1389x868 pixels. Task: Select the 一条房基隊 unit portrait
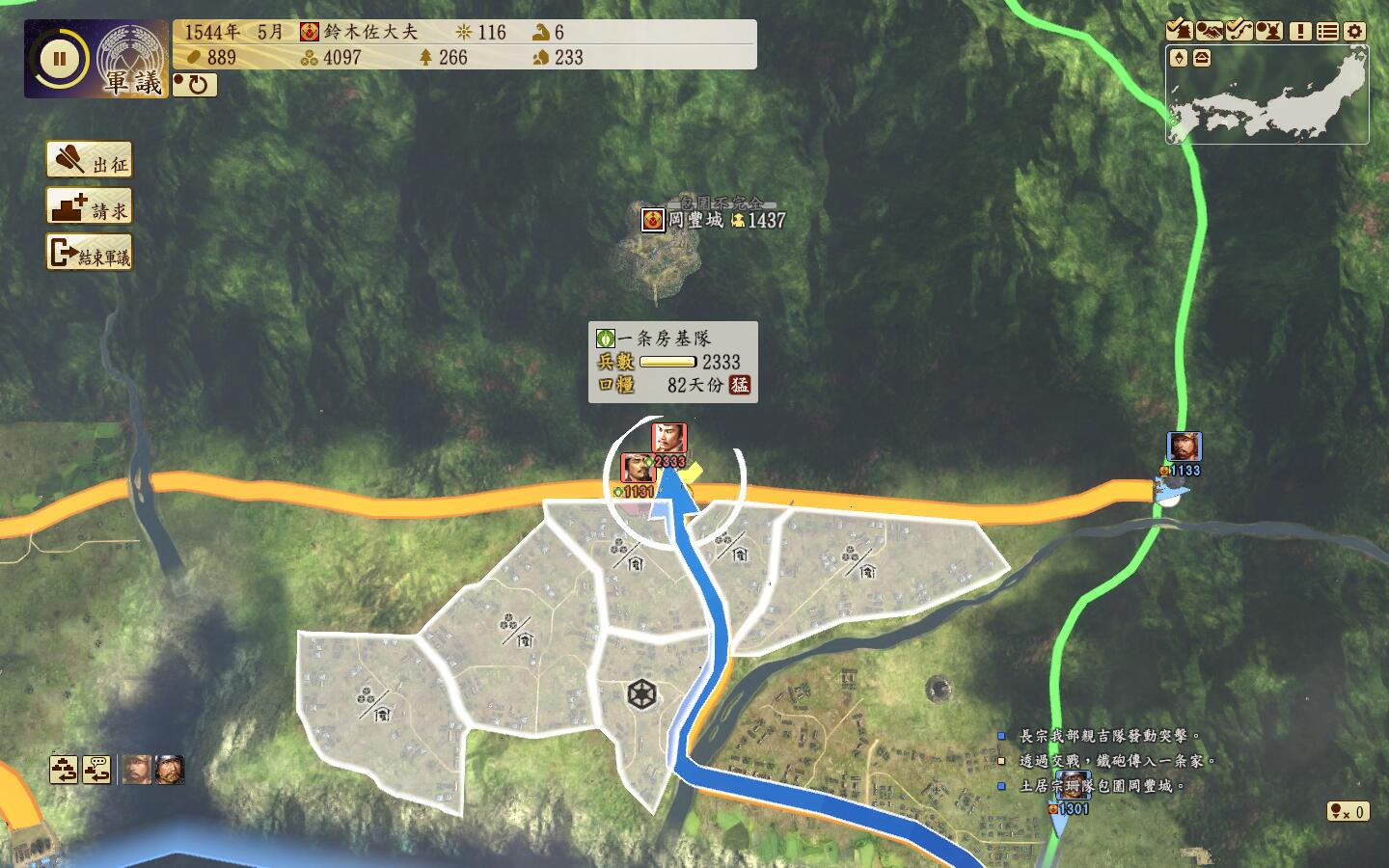coord(668,439)
